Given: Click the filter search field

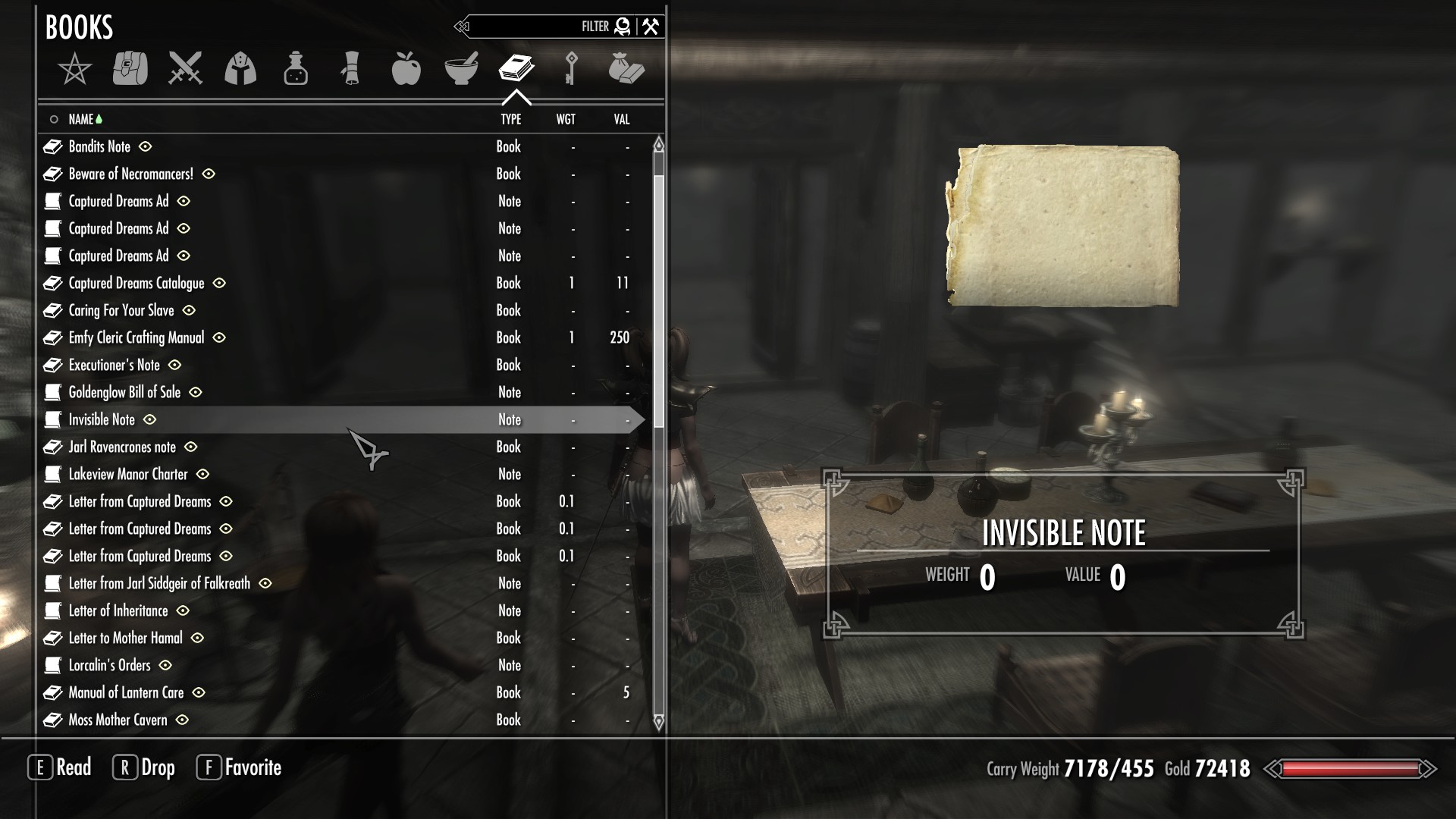Looking at the screenshot, I should pyautogui.click(x=523, y=27).
